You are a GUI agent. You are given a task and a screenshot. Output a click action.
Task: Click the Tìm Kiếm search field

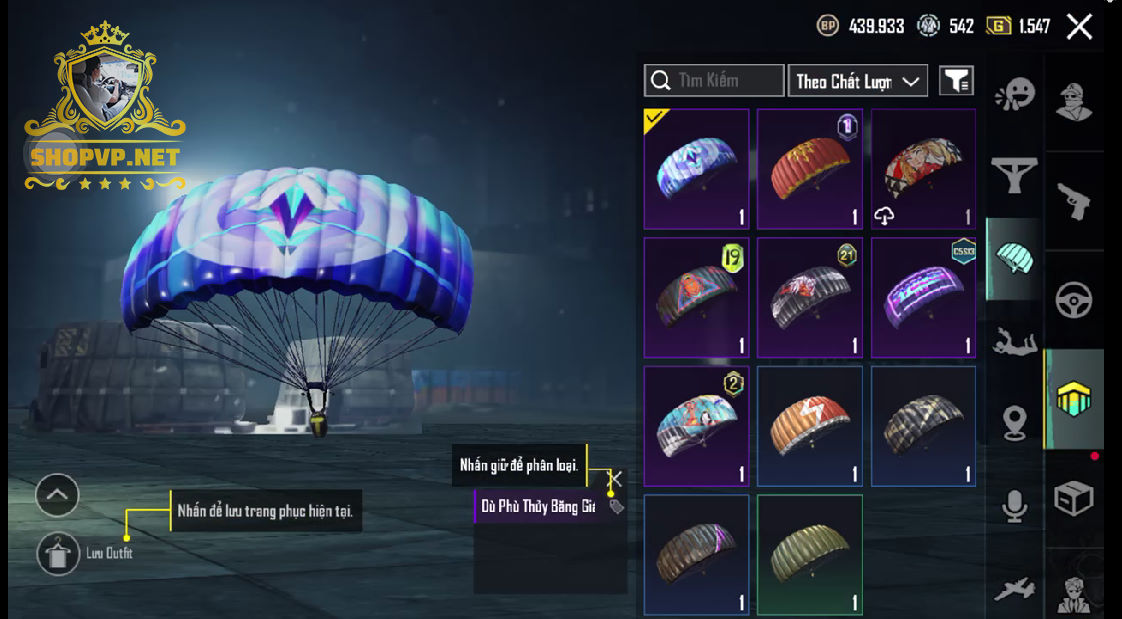[x=714, y=81]
